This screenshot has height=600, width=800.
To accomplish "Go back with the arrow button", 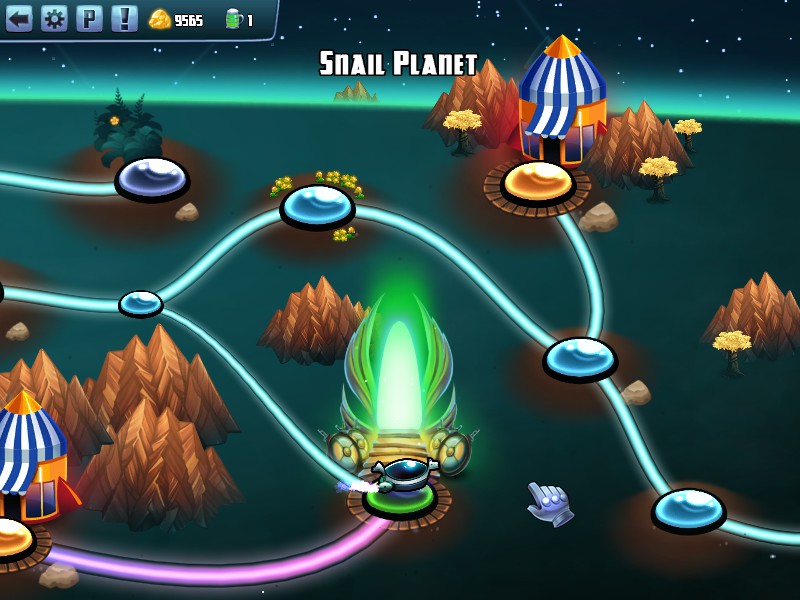I will [x=19, y=18].
